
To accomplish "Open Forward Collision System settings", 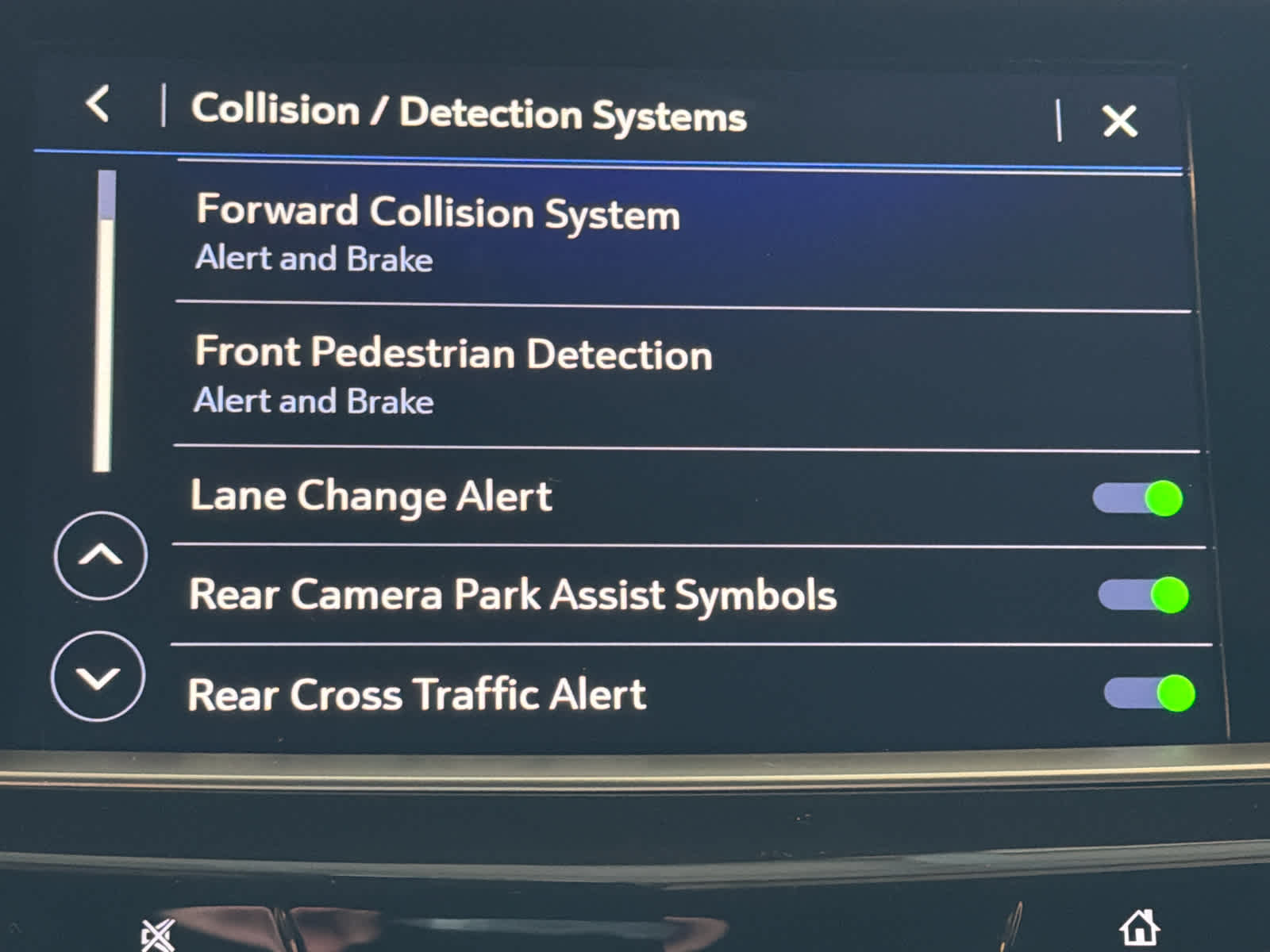I will tap(437, 233).
